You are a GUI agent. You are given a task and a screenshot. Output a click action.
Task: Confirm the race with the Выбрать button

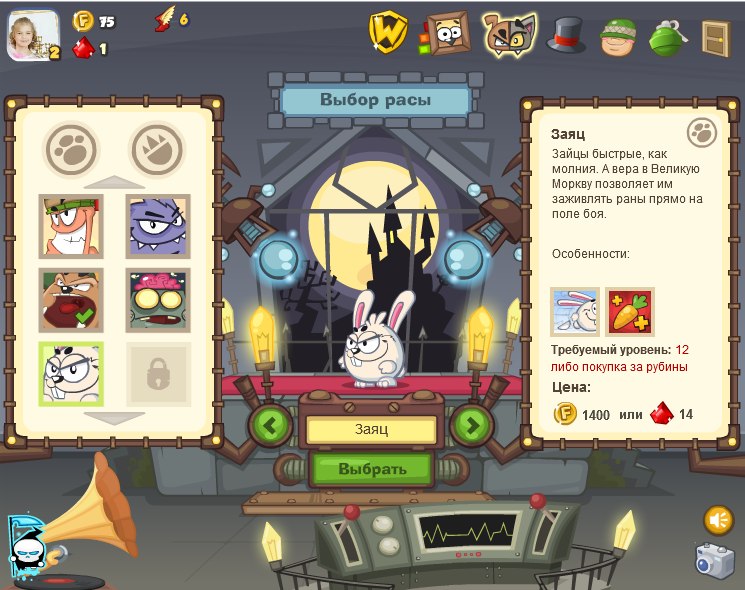pyautogui.click(x=371, y=468)
